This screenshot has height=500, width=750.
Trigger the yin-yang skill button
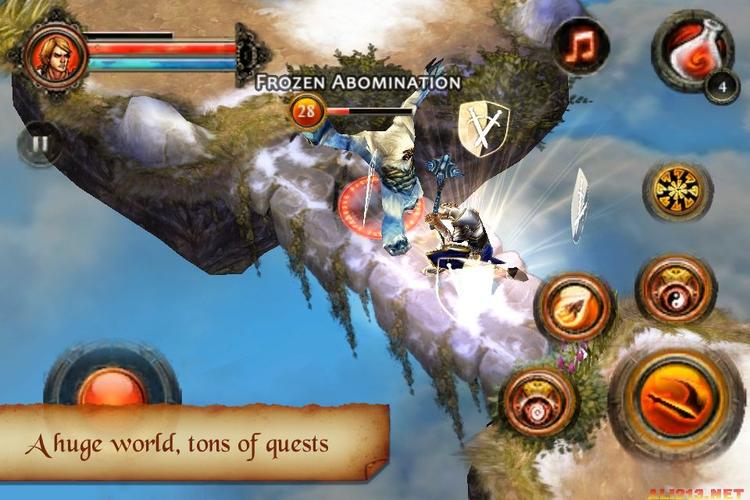[x=675, y=289]
